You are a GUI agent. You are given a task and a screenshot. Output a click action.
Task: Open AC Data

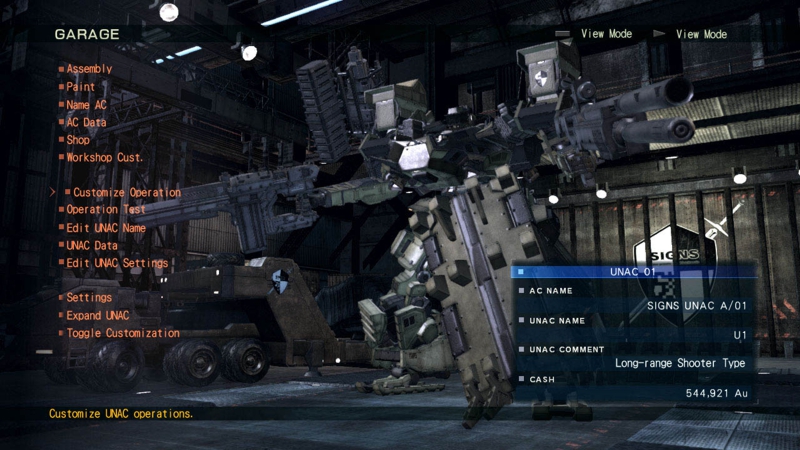pyautogui.click(x=86, y=122)
